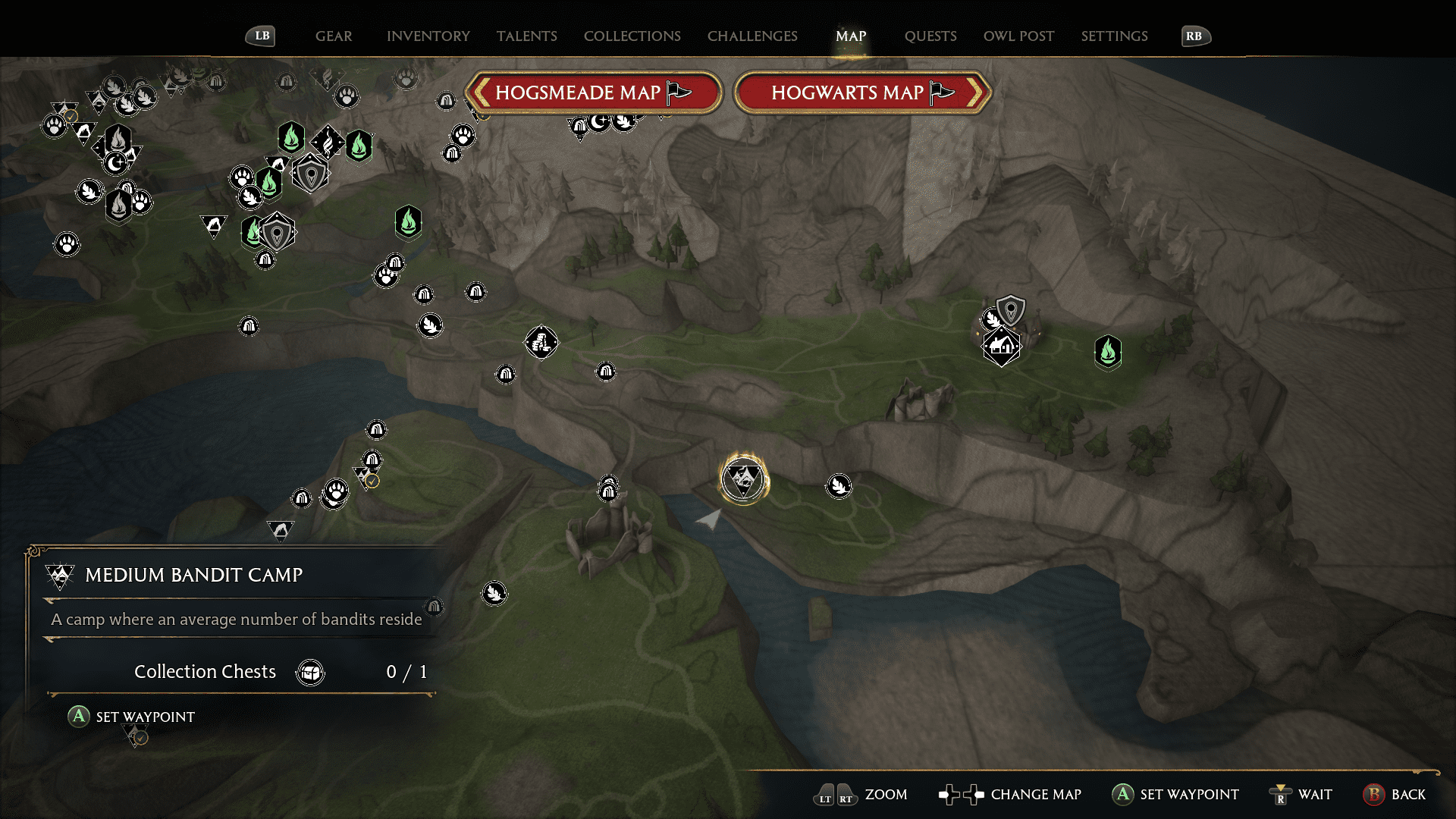Switch to the Owl Post tab
The width and height of the screenshot is (1456, 819).
pos(1018,36)
